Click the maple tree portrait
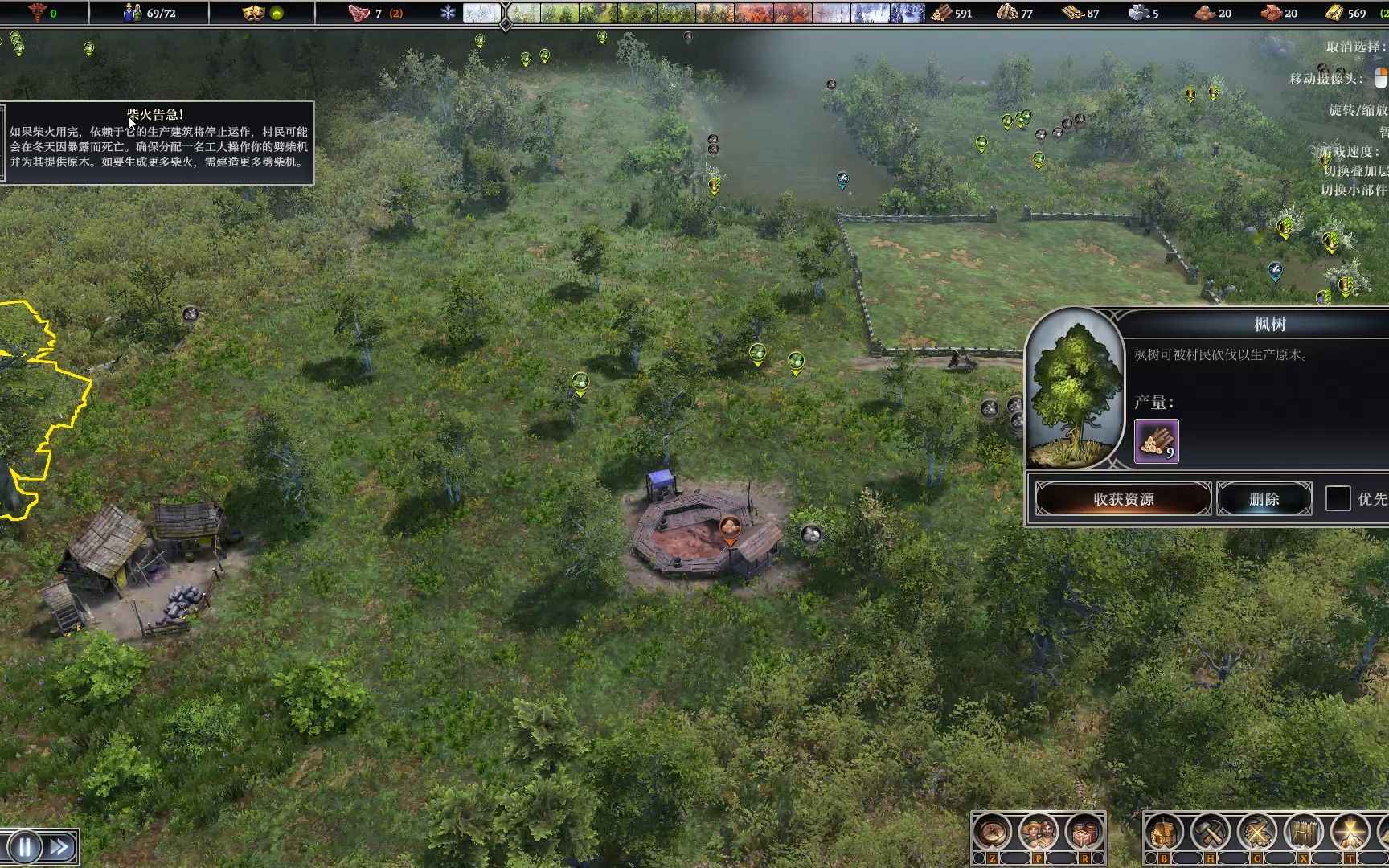1389x868 pixels. pos(1075,390)
